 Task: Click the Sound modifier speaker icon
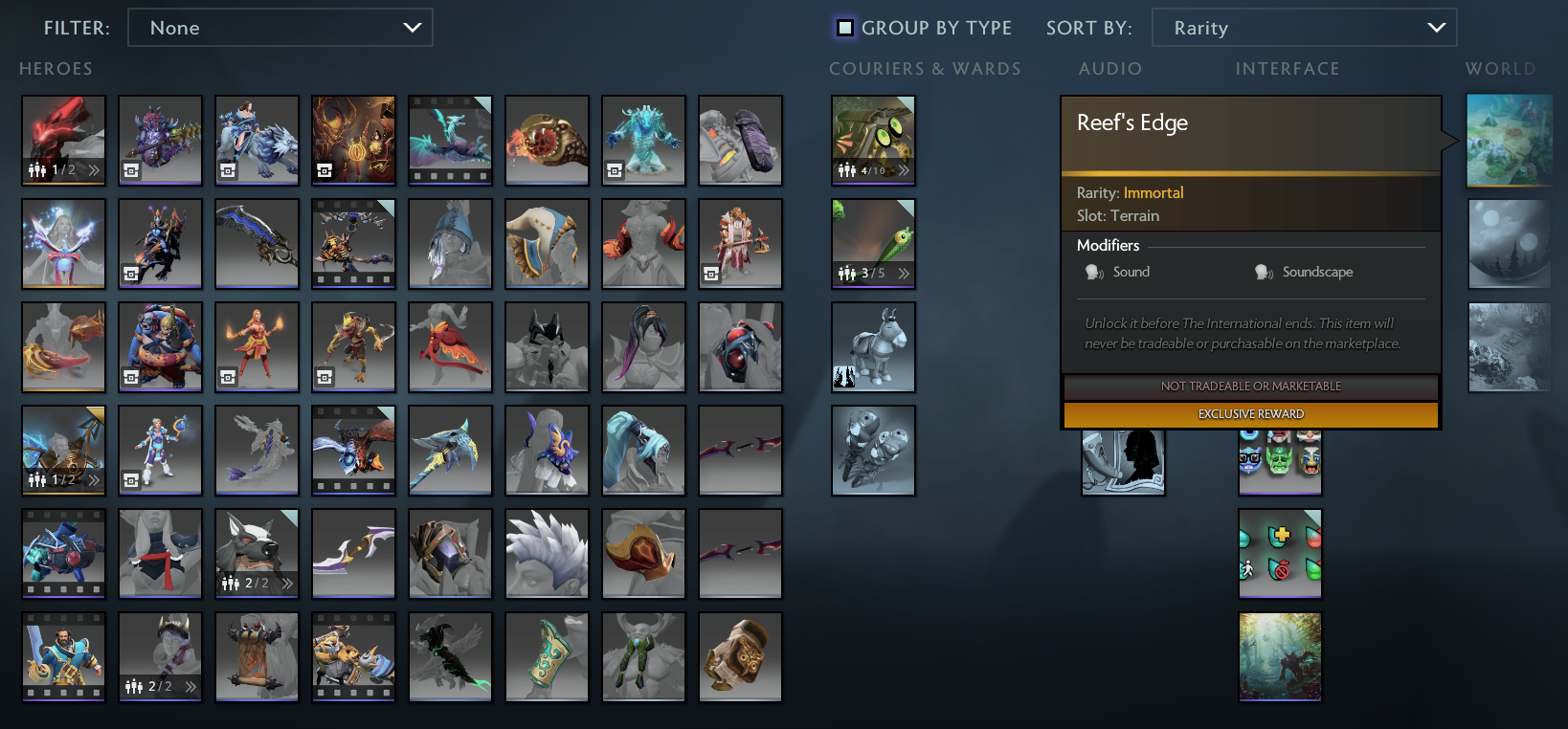tap(1093, 272)
